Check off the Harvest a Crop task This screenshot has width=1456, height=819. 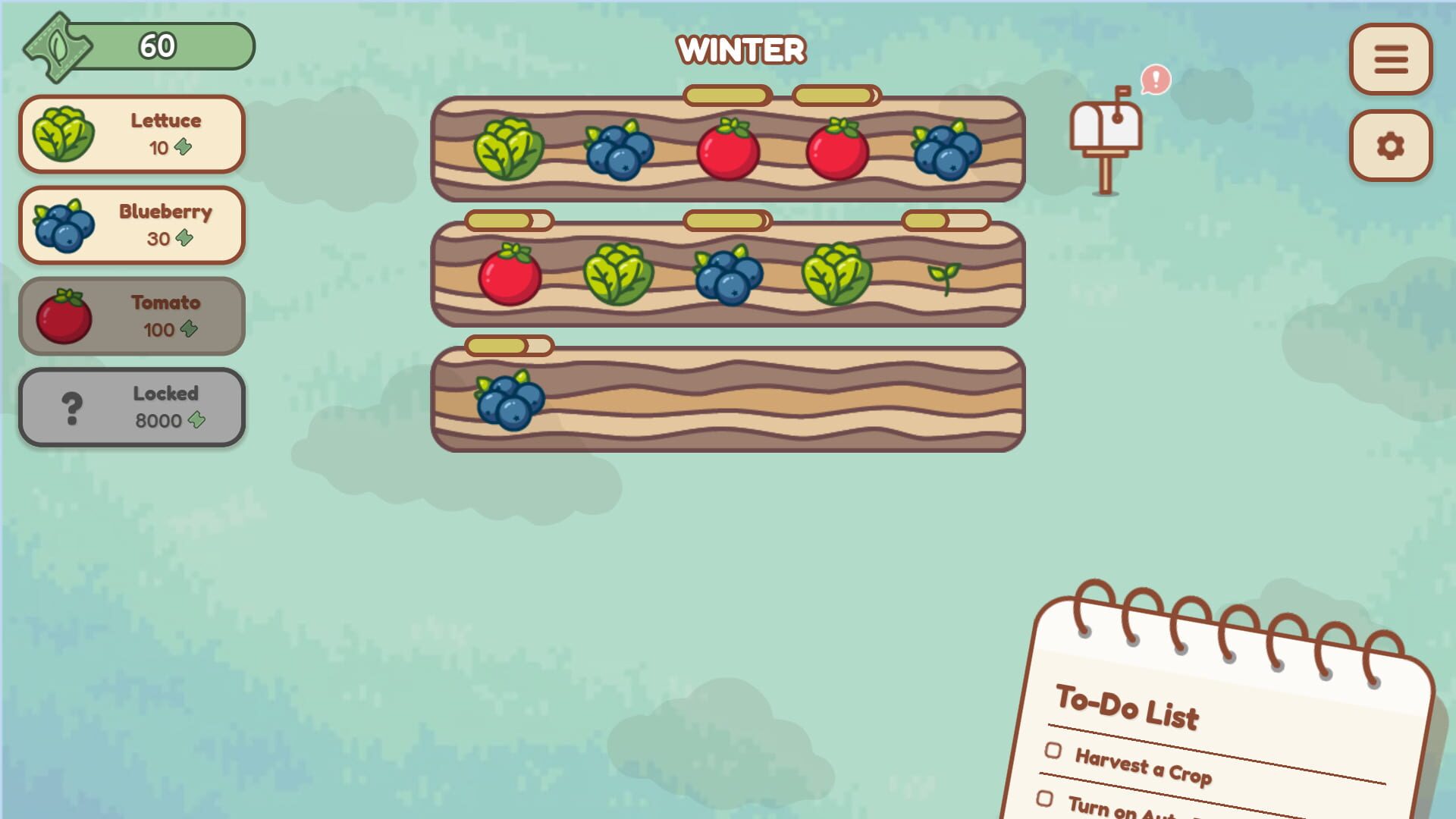[x=1052, y=752]
